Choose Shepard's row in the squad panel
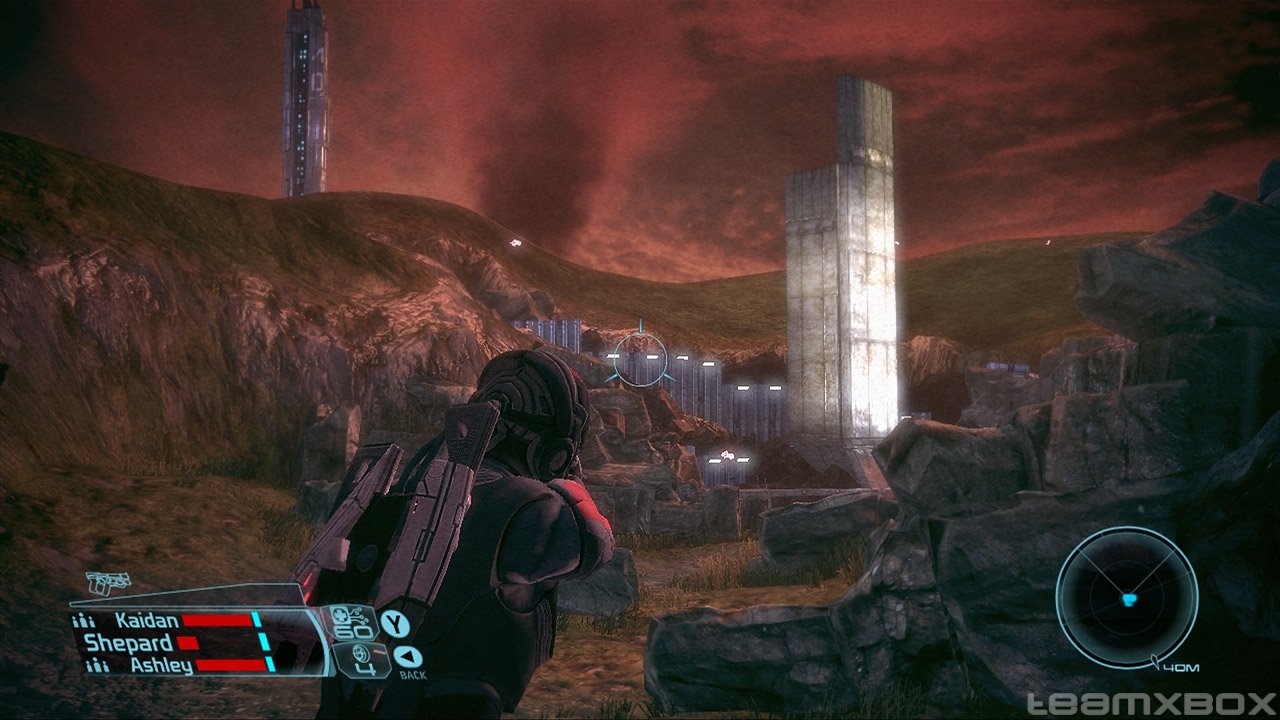 [x=127, y=643]
